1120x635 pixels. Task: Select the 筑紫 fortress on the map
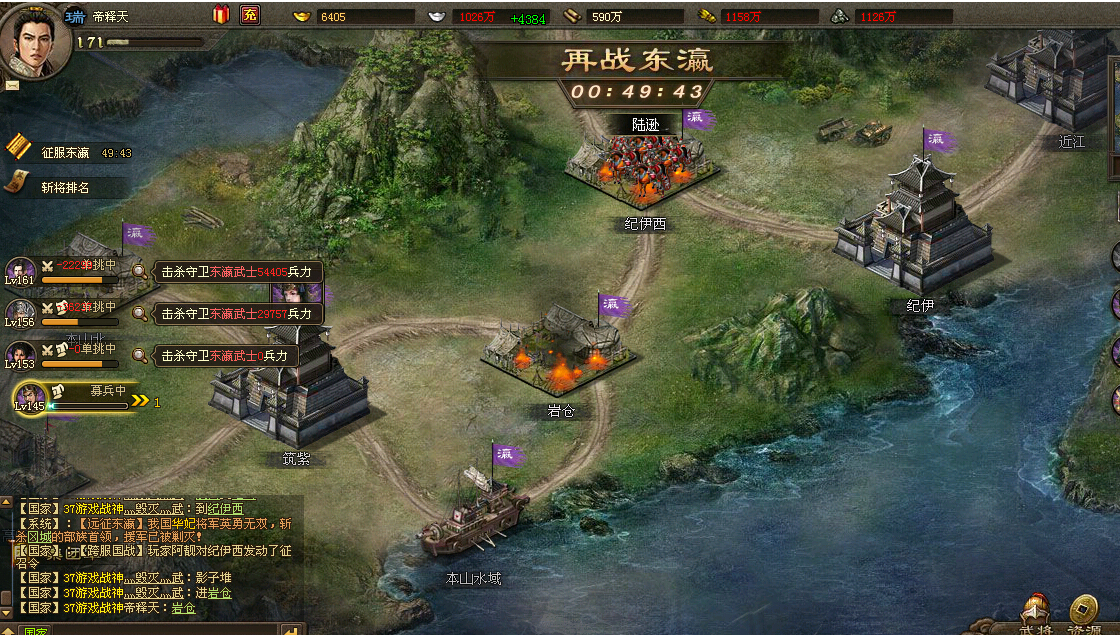click(290, 390)
